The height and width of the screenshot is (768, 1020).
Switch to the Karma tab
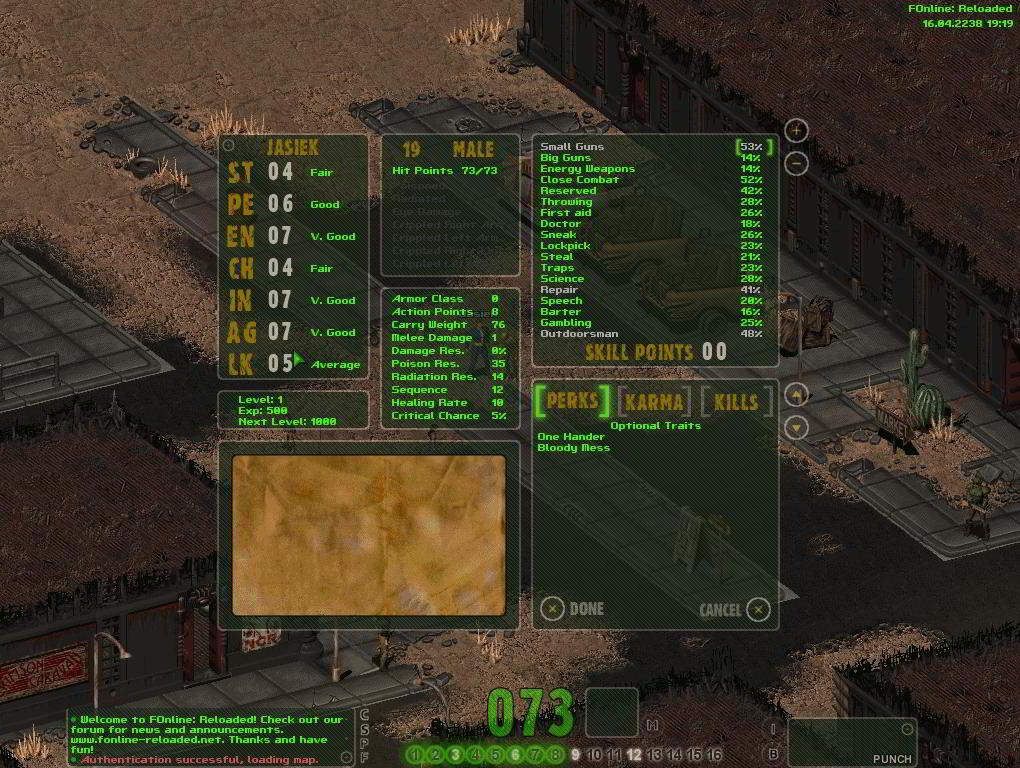(655, 402)
